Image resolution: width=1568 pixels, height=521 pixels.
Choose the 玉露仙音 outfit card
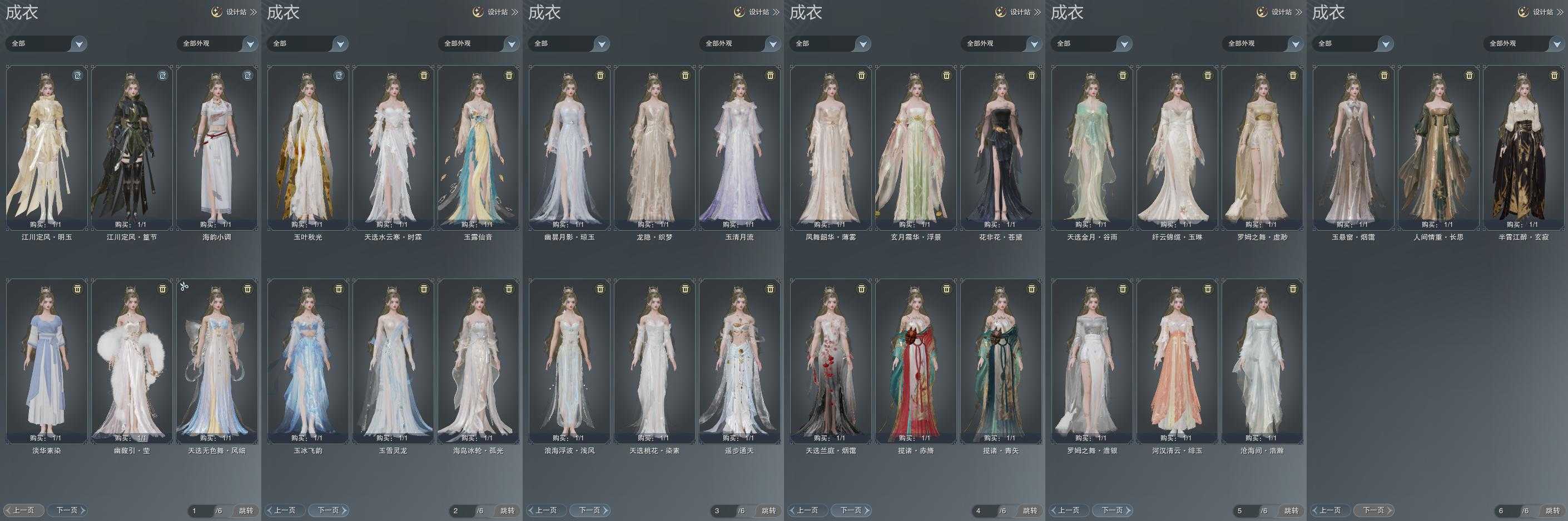[478, 147]
